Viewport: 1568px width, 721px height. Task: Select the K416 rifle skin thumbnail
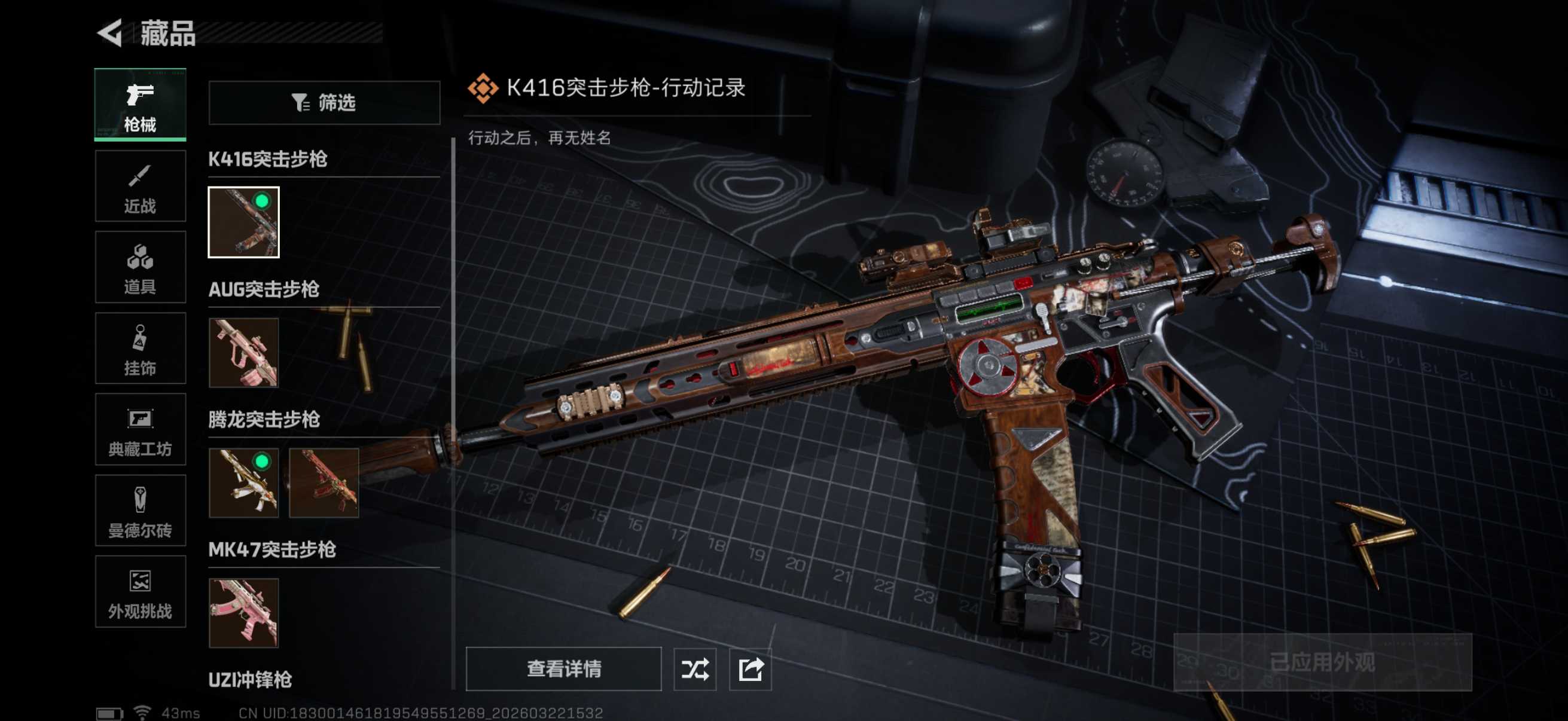(243, 222)
